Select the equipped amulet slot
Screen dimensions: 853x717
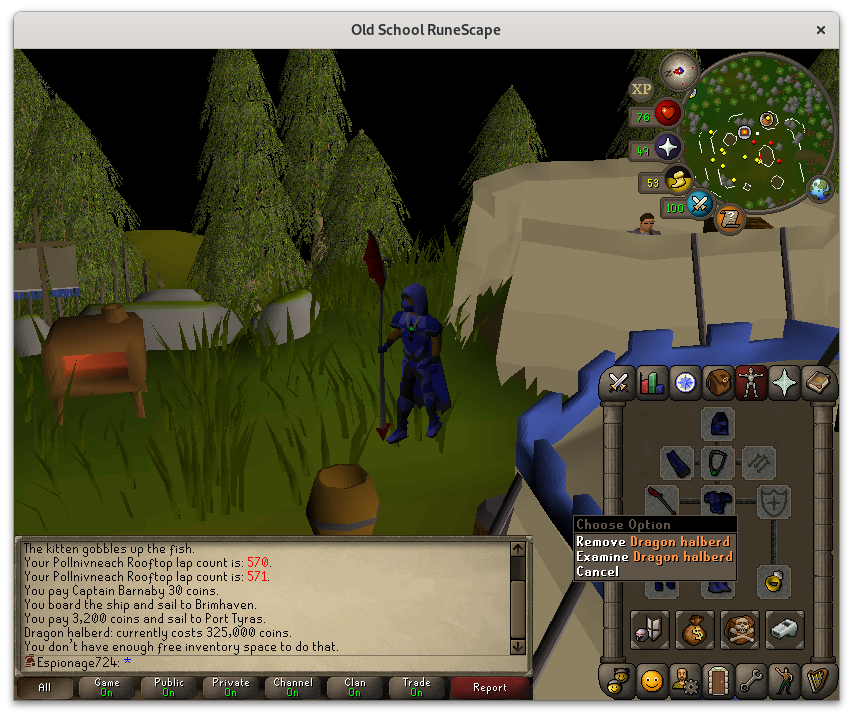(717, 462)
